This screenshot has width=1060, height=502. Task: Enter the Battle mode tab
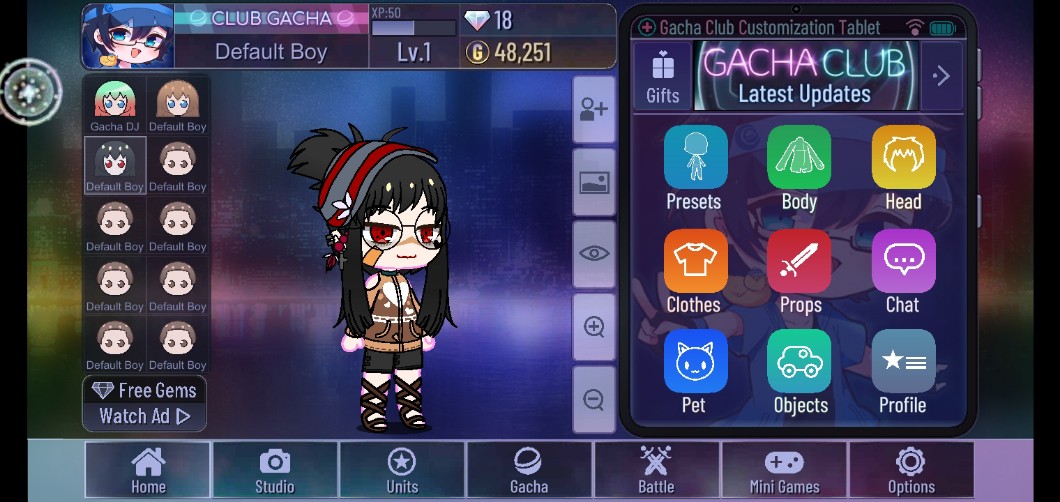656,470
